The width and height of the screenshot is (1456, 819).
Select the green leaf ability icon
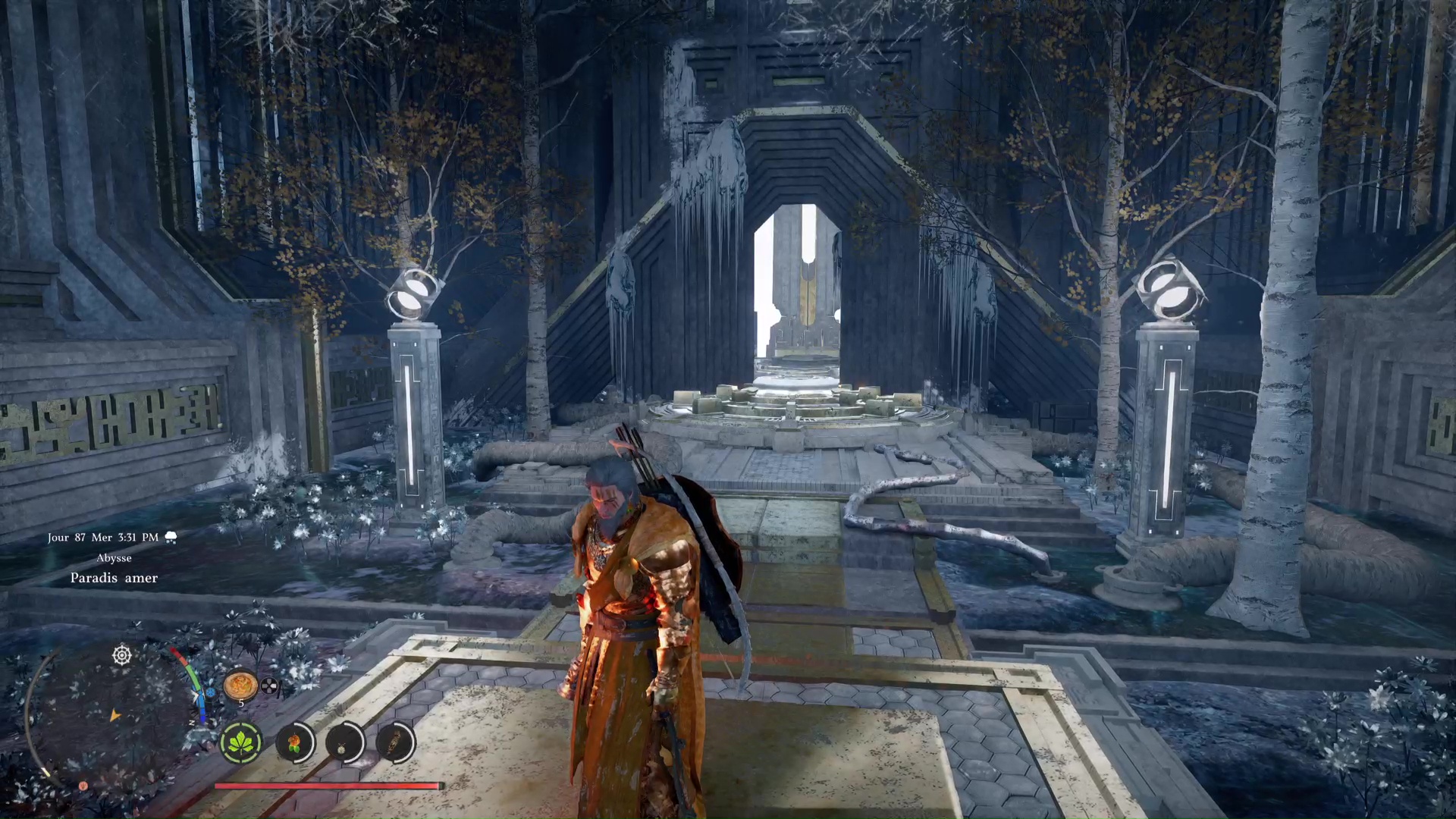click(x=241, y=742)
